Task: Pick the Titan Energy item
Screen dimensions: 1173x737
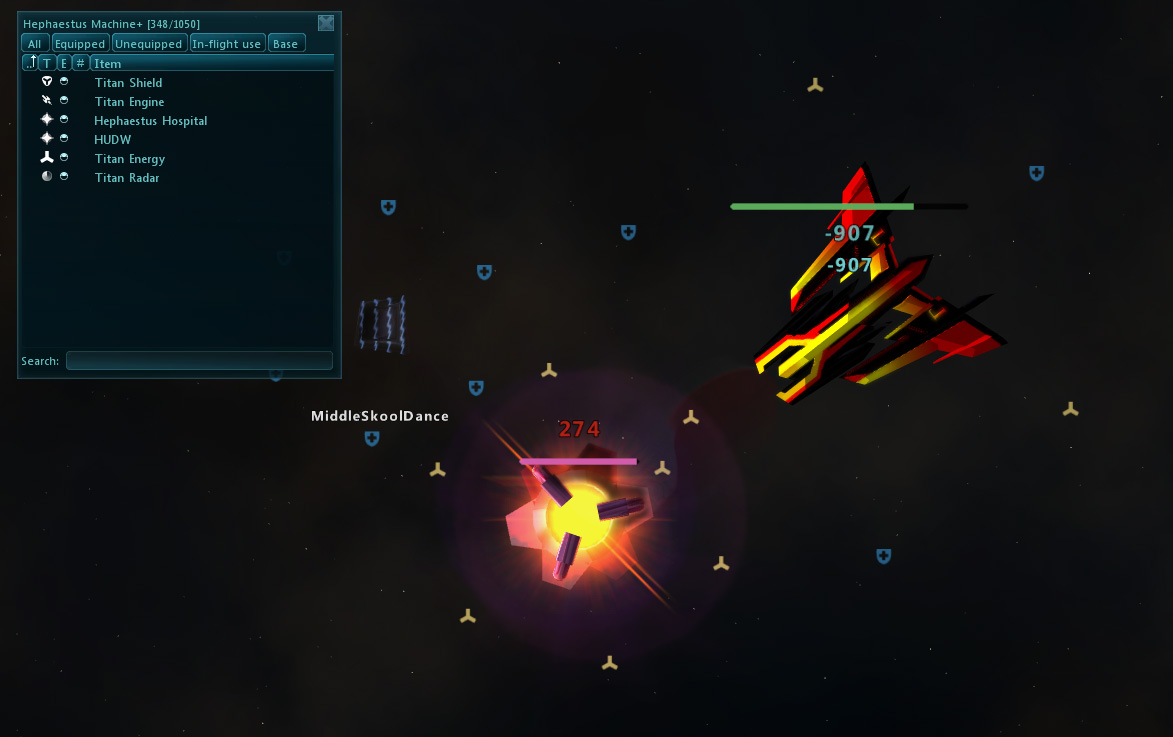Action: (130, 159)
